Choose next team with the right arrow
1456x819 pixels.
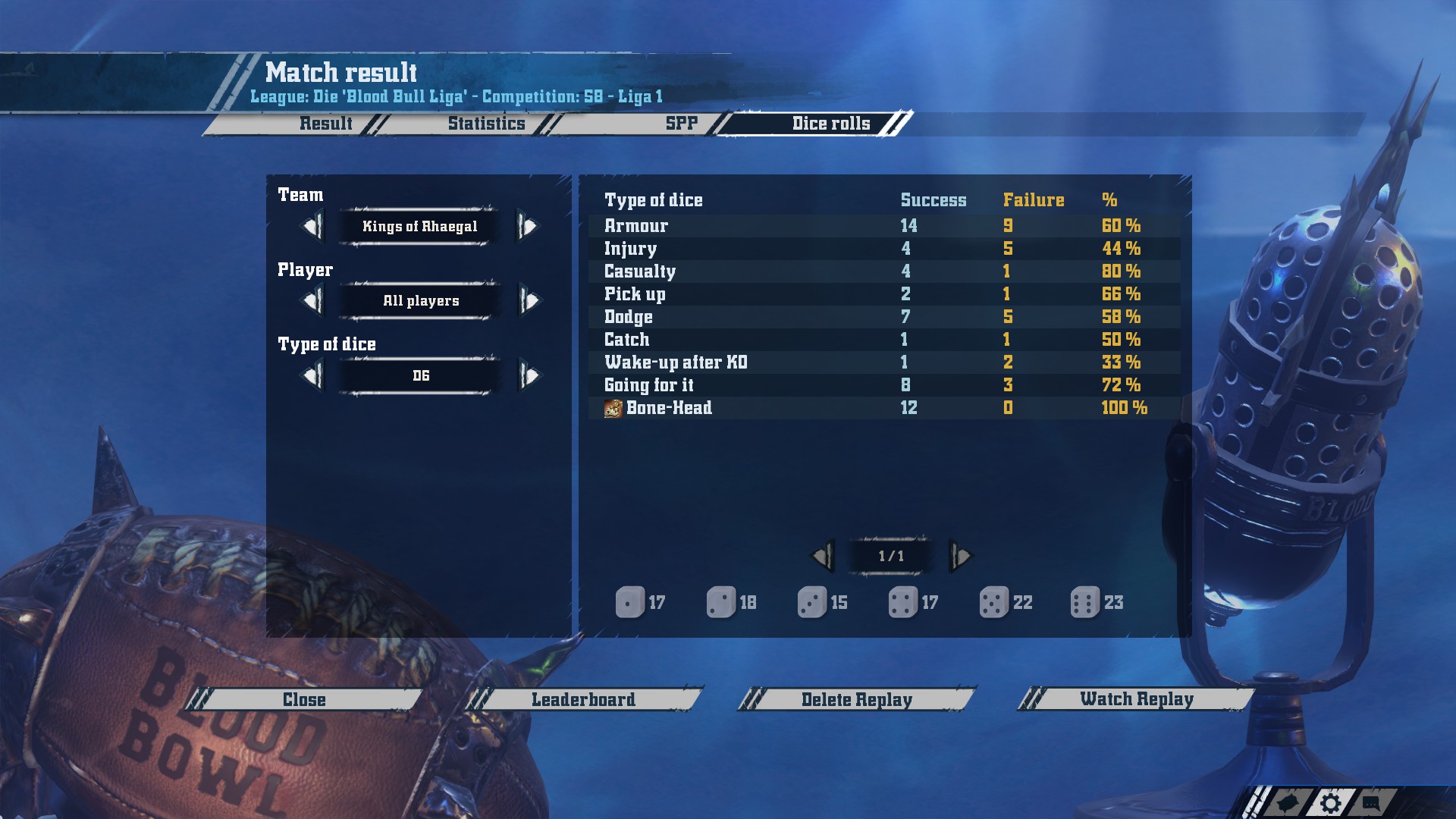click(528, 226)
